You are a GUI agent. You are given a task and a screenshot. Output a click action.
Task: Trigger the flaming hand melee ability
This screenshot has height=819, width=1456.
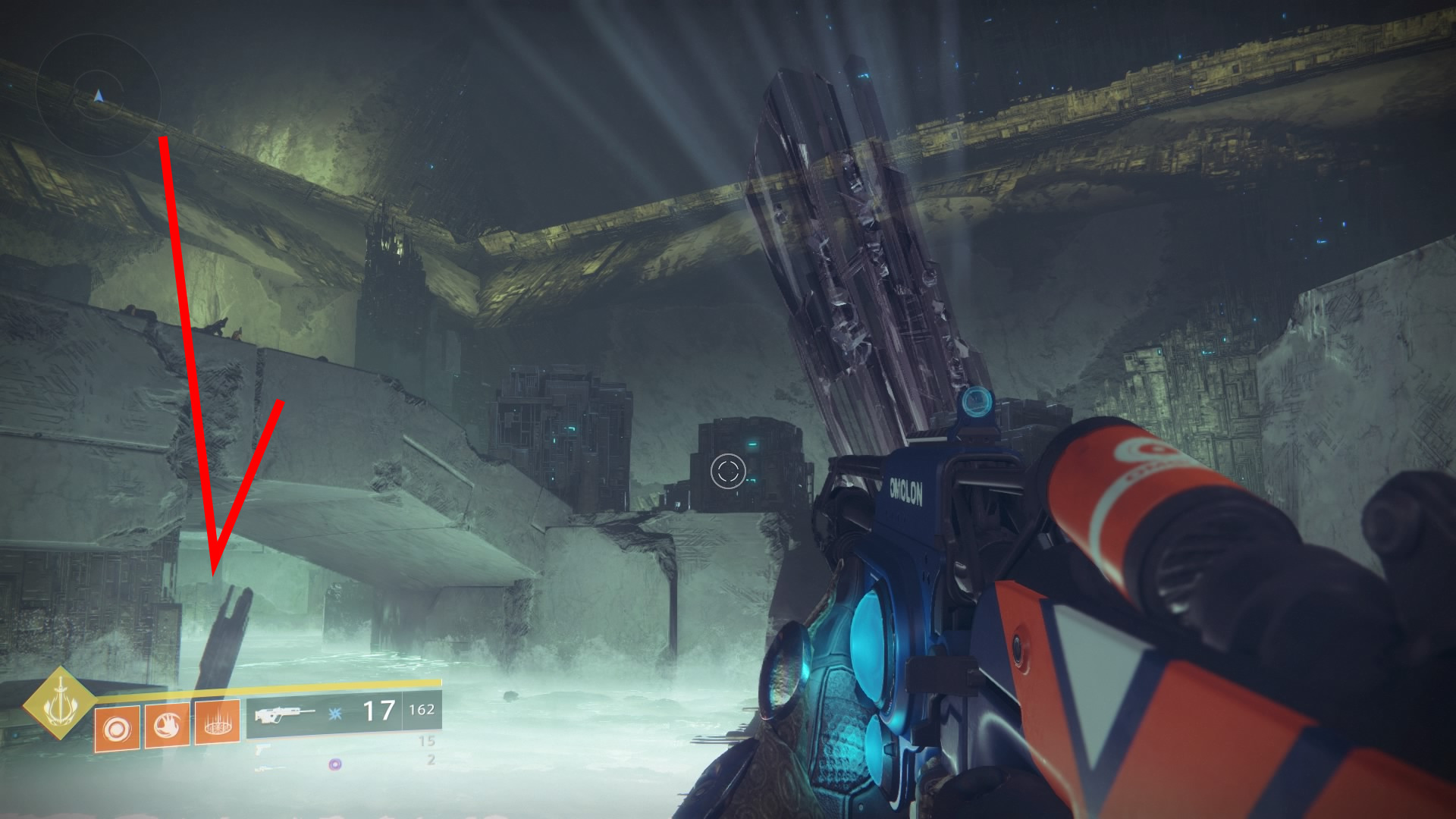(167, 725)
